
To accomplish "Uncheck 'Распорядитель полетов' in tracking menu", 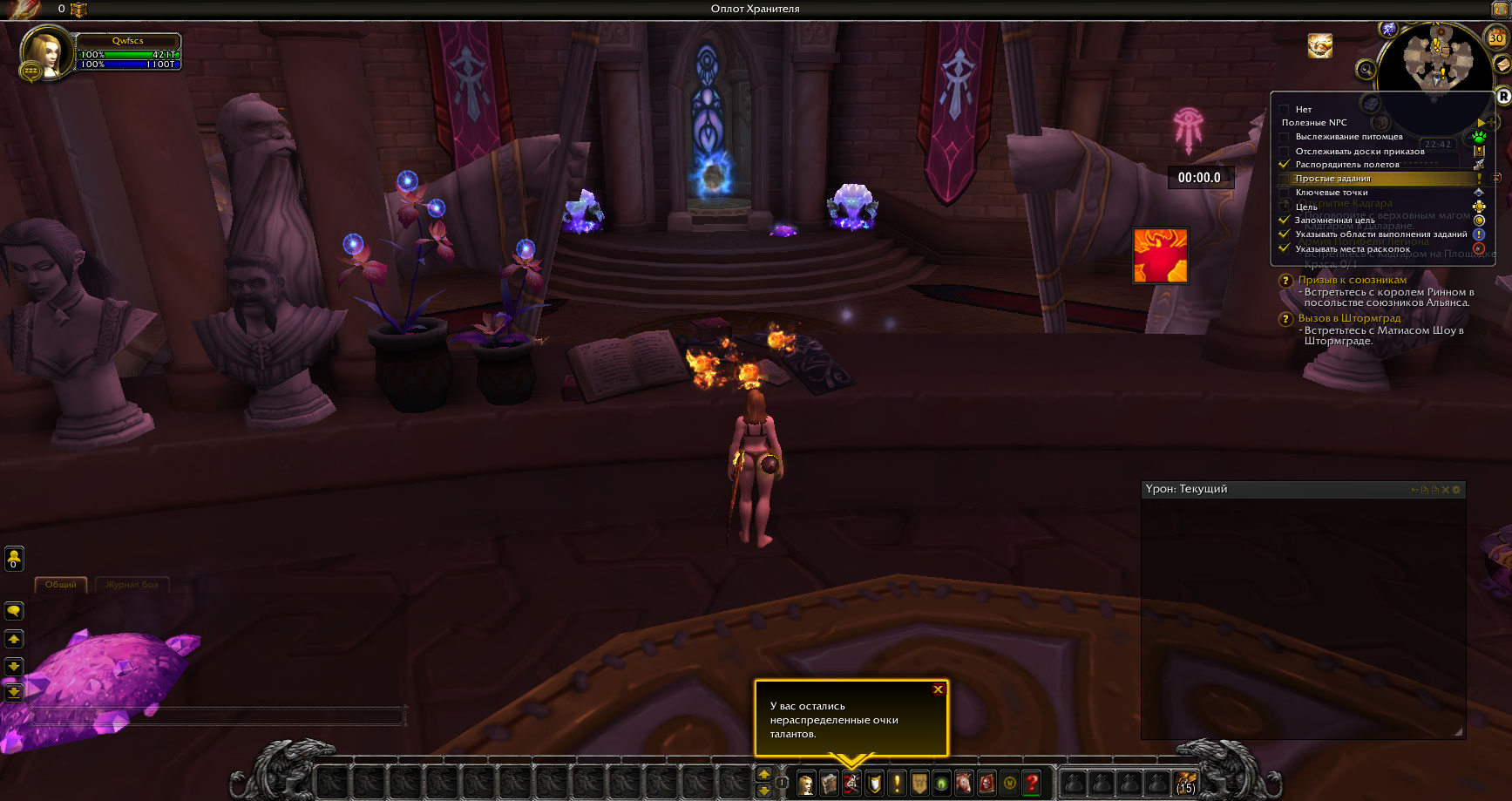I will coord(1285,164).
